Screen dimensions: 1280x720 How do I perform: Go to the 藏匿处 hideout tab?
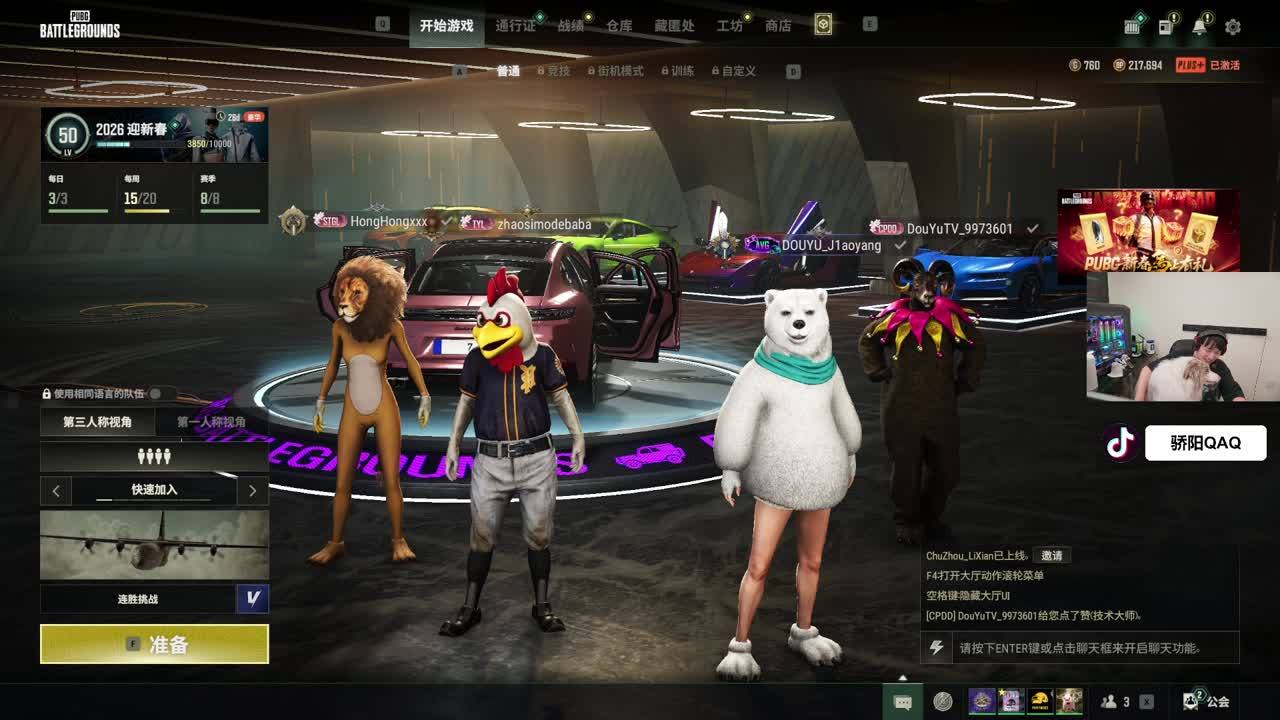click(674, 26)
